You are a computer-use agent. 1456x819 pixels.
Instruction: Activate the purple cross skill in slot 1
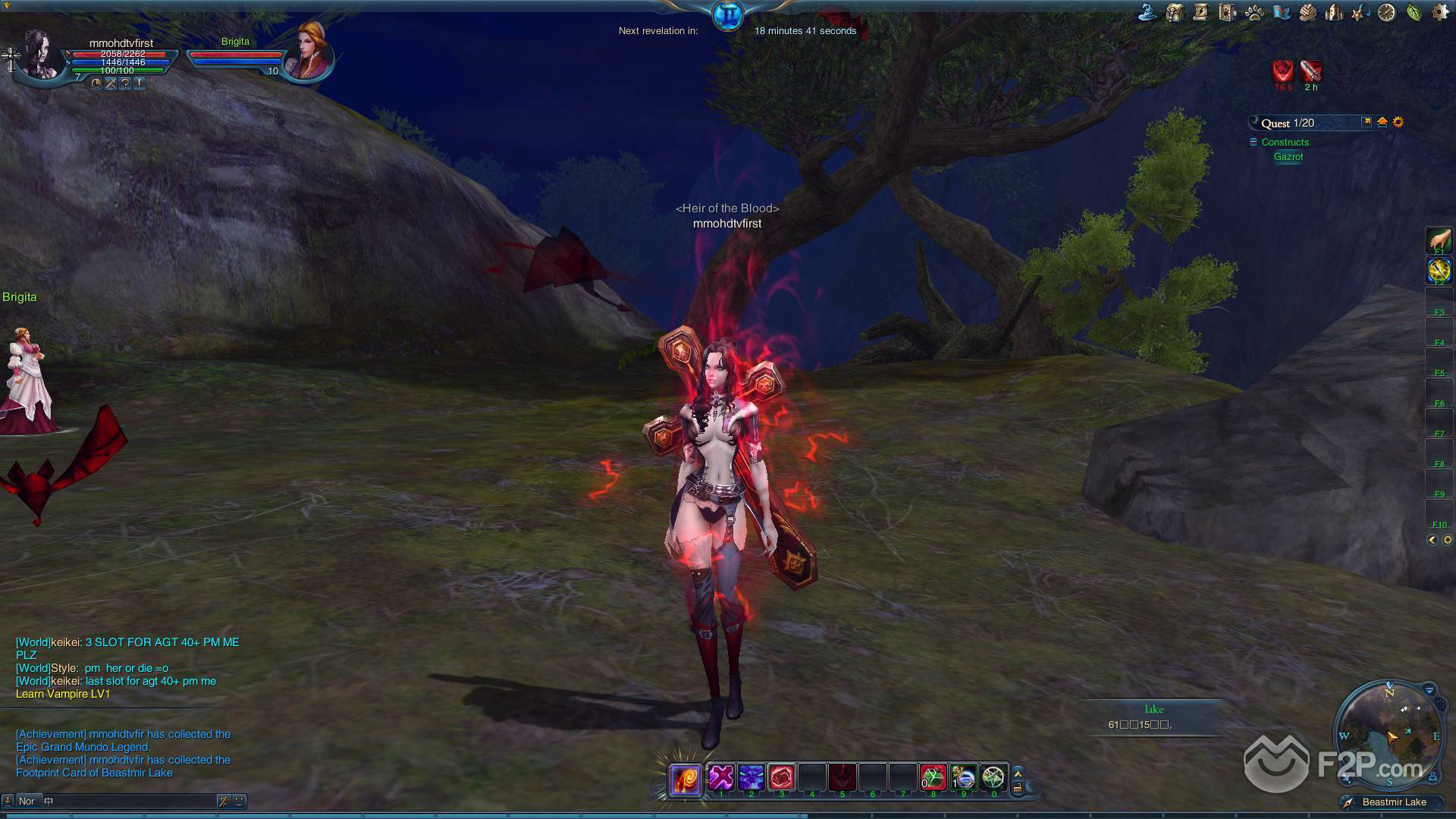pyautogui.click(x=721, y=777)
